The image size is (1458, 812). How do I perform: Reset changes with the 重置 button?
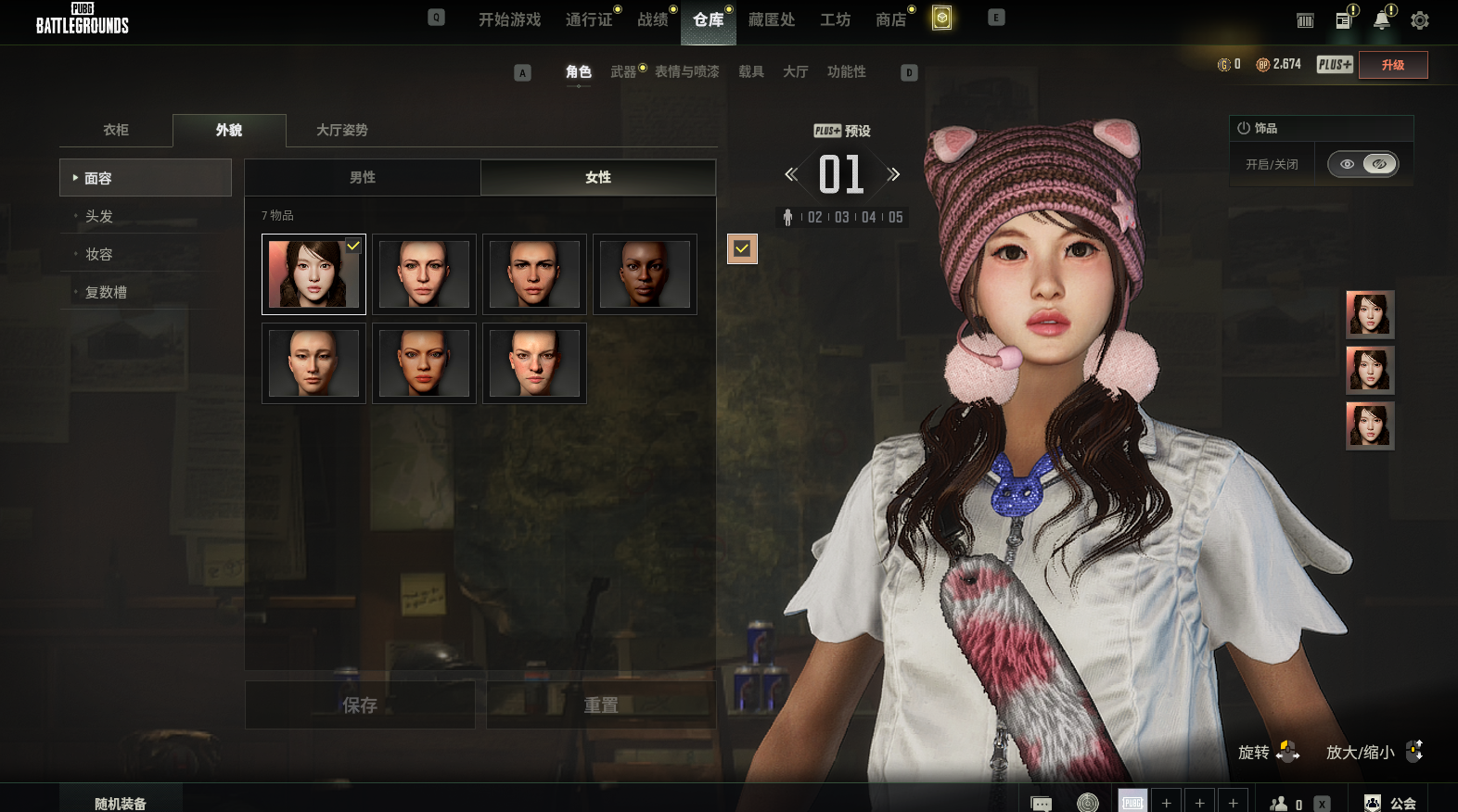point(601,705)
